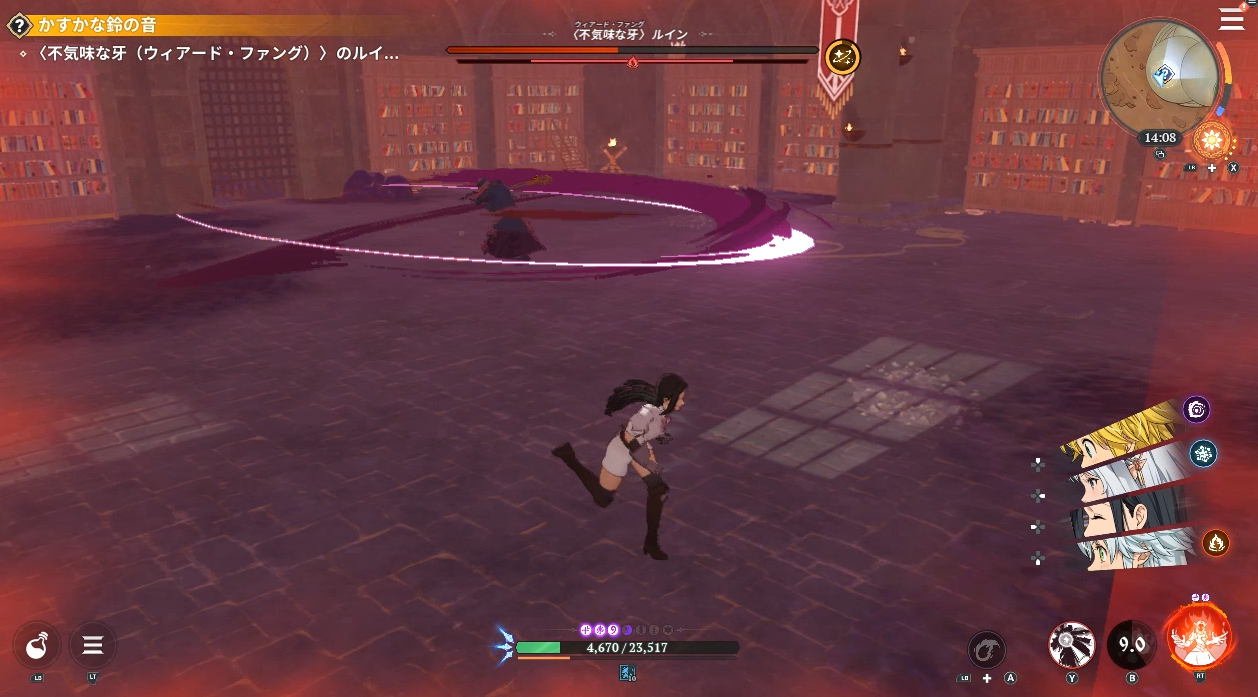The width and height of the screenshot is (1258, 697).
Task: Open the three-bar quick menu near the potion
Action: coord(93,645)
